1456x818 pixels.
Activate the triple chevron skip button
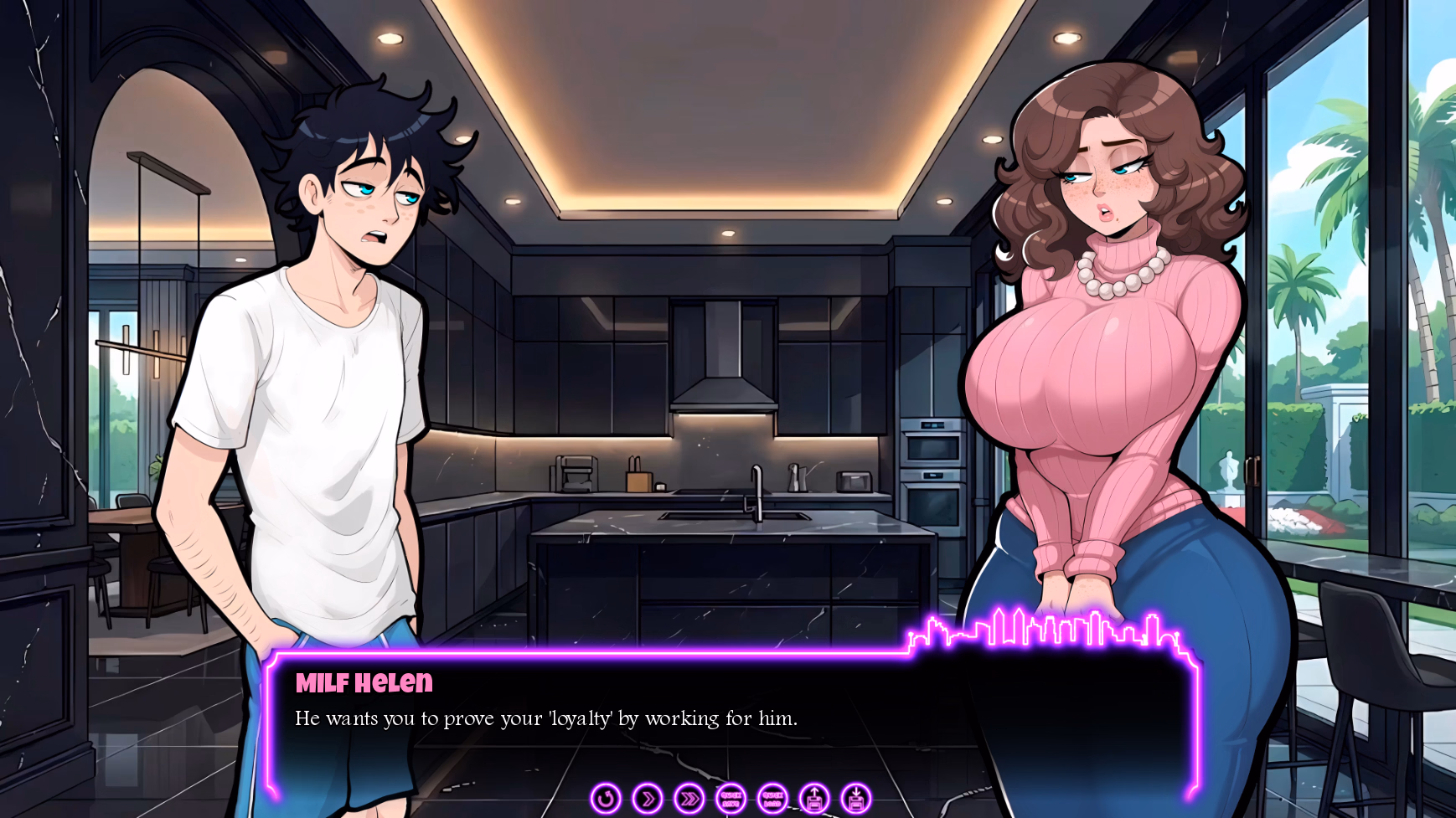coord(689,799)
